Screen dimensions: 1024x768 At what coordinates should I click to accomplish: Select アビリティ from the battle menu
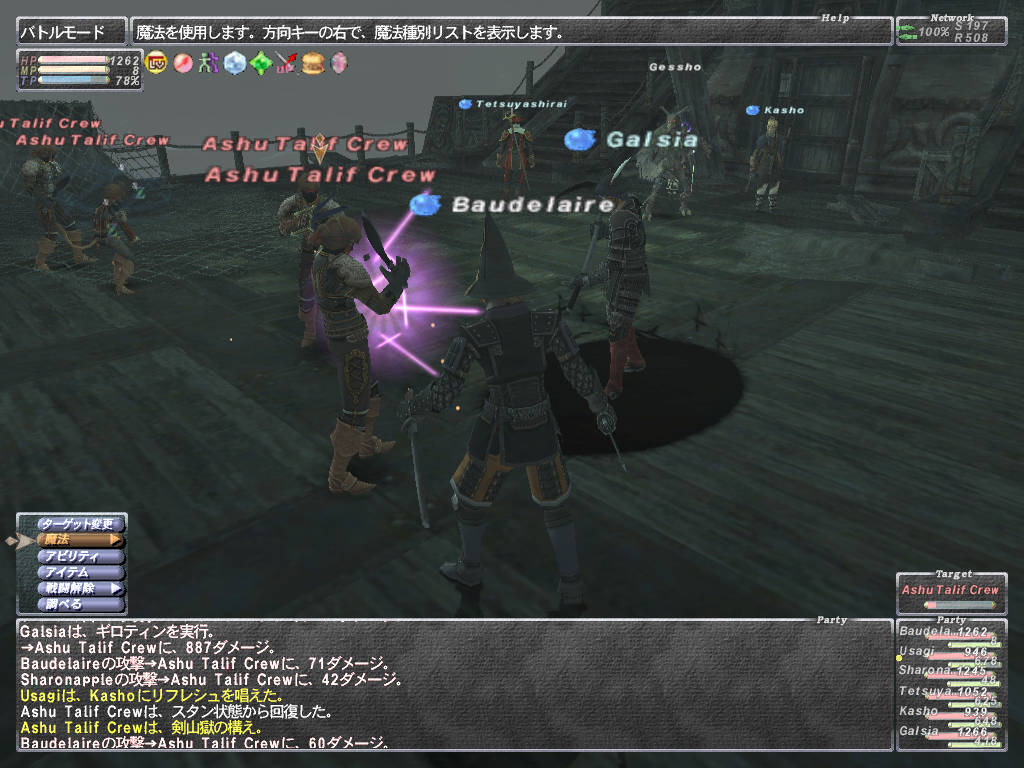80,557
